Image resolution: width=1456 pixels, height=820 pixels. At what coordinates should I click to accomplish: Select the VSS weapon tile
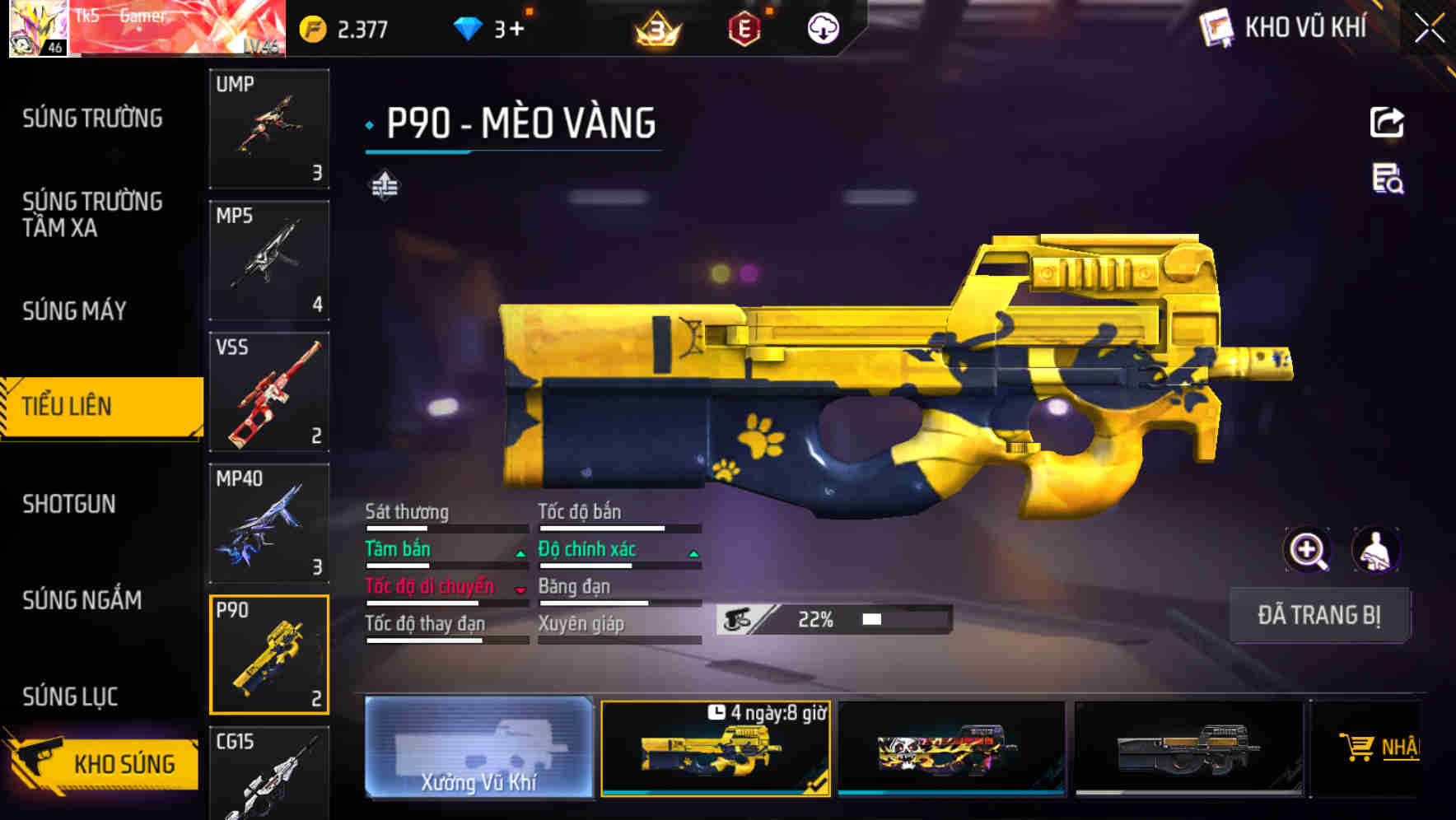click(269, 392)
